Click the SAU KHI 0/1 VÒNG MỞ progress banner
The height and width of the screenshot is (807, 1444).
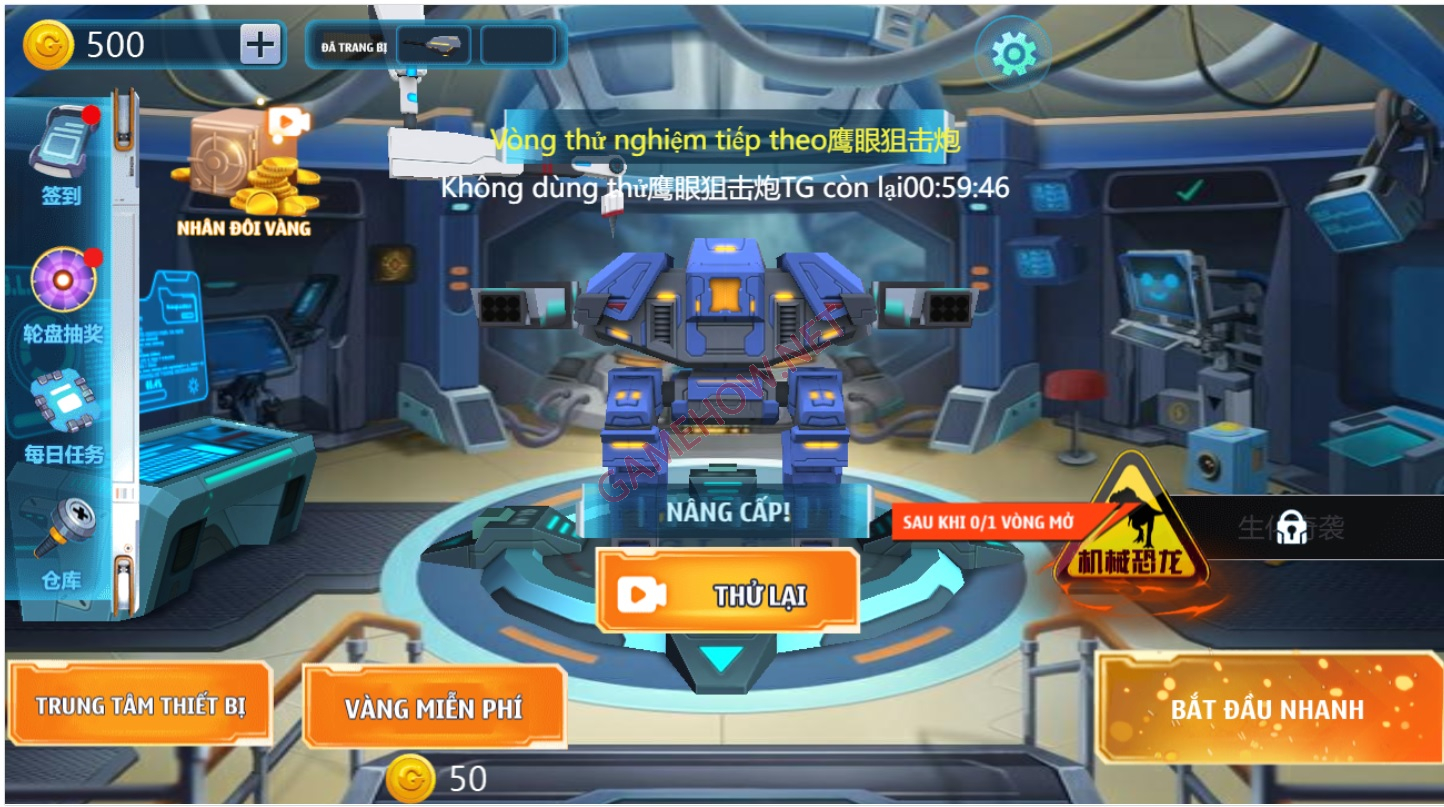coord(990,523)
